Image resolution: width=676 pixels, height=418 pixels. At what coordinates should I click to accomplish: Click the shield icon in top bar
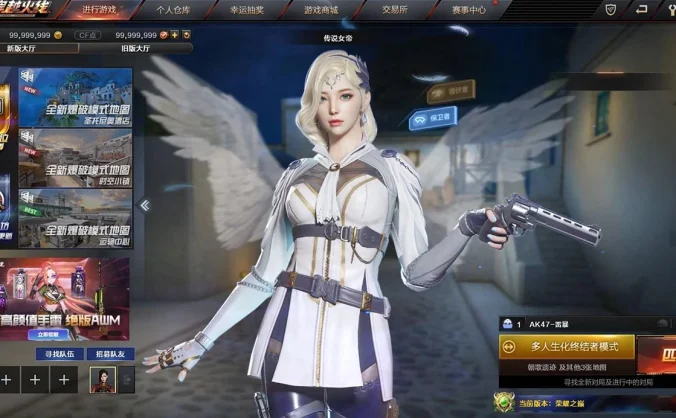click(x=611, y=9)
